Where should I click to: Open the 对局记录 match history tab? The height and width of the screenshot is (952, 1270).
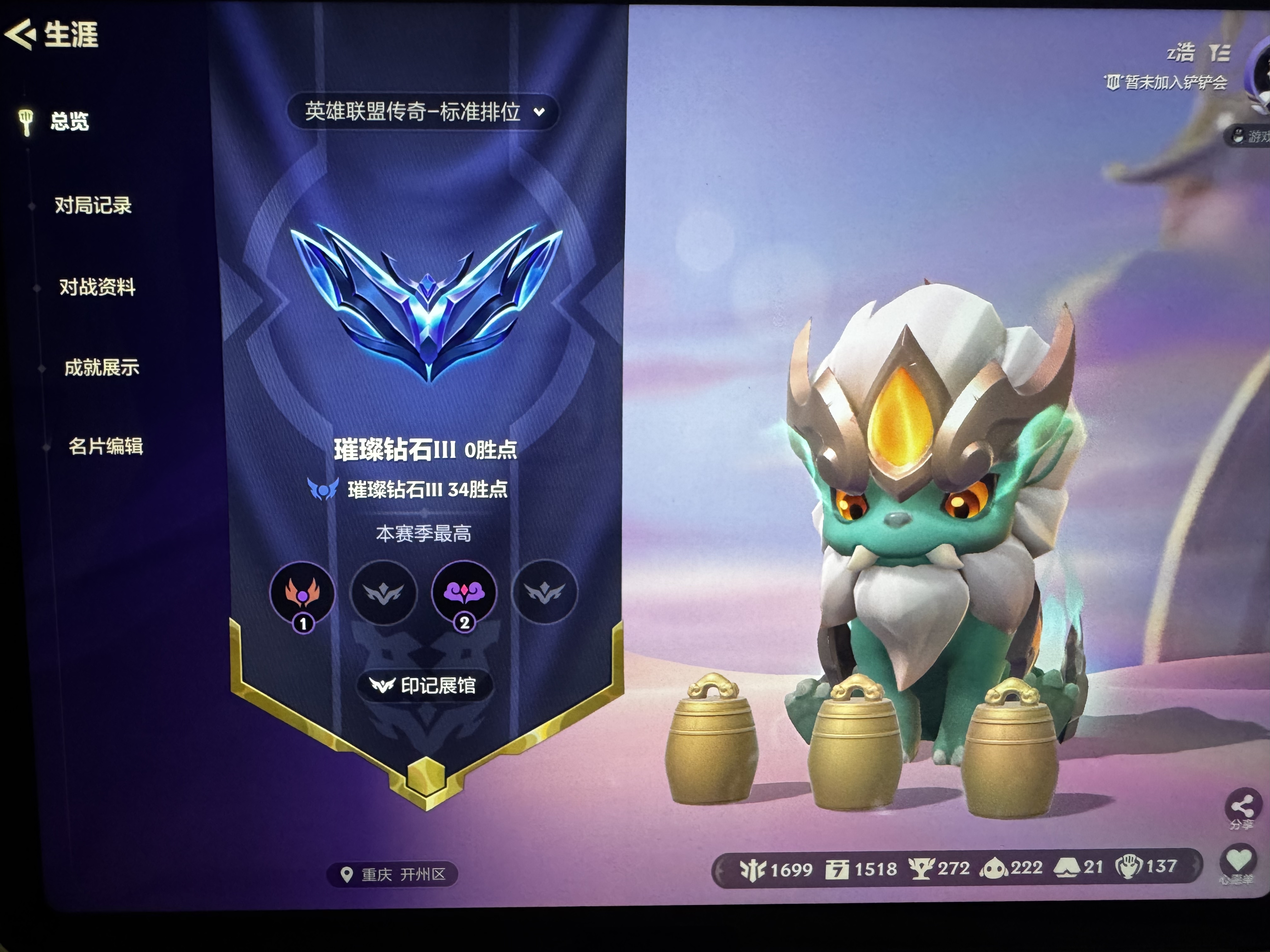(93, 205)
